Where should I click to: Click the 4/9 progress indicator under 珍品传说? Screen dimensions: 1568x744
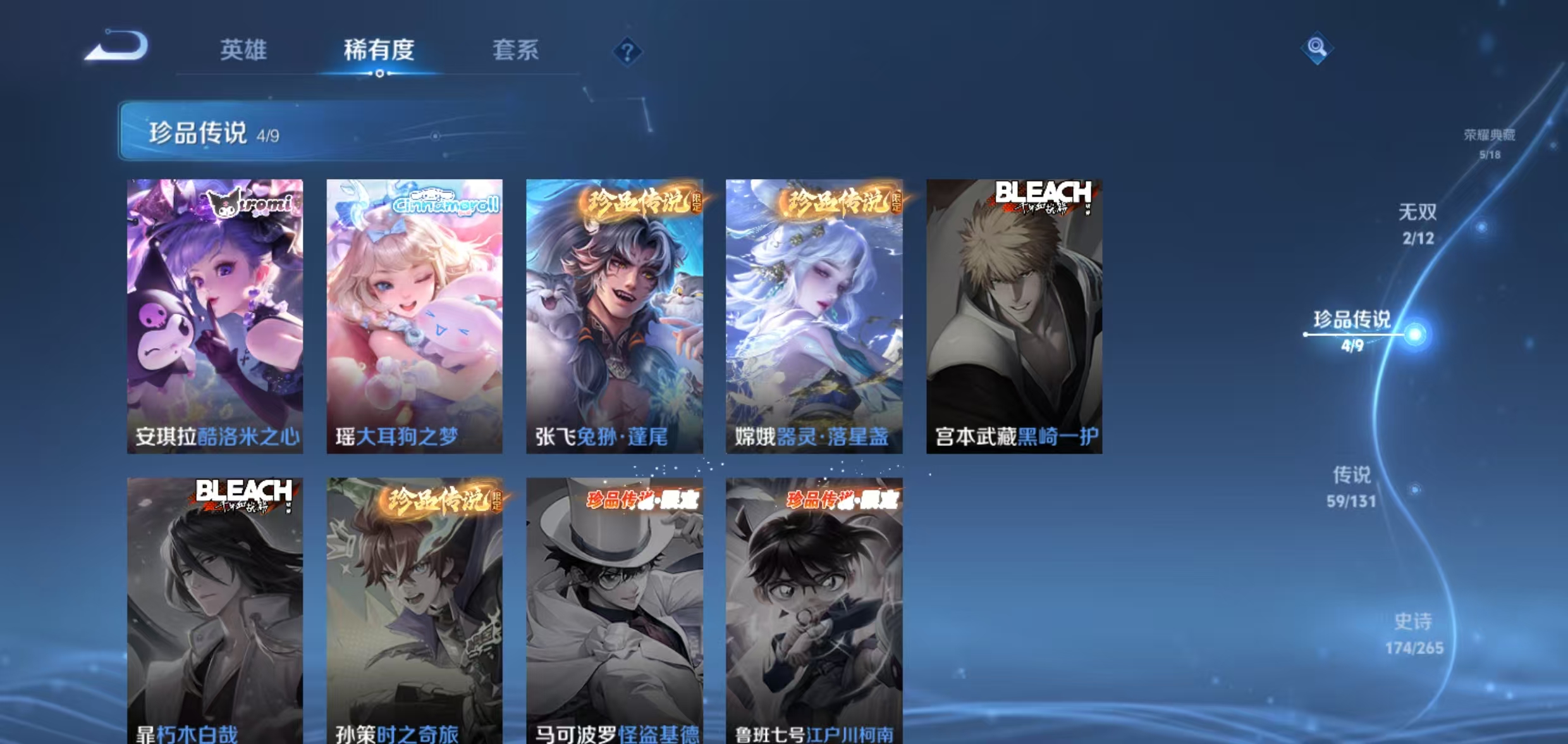coord(1355,346)
